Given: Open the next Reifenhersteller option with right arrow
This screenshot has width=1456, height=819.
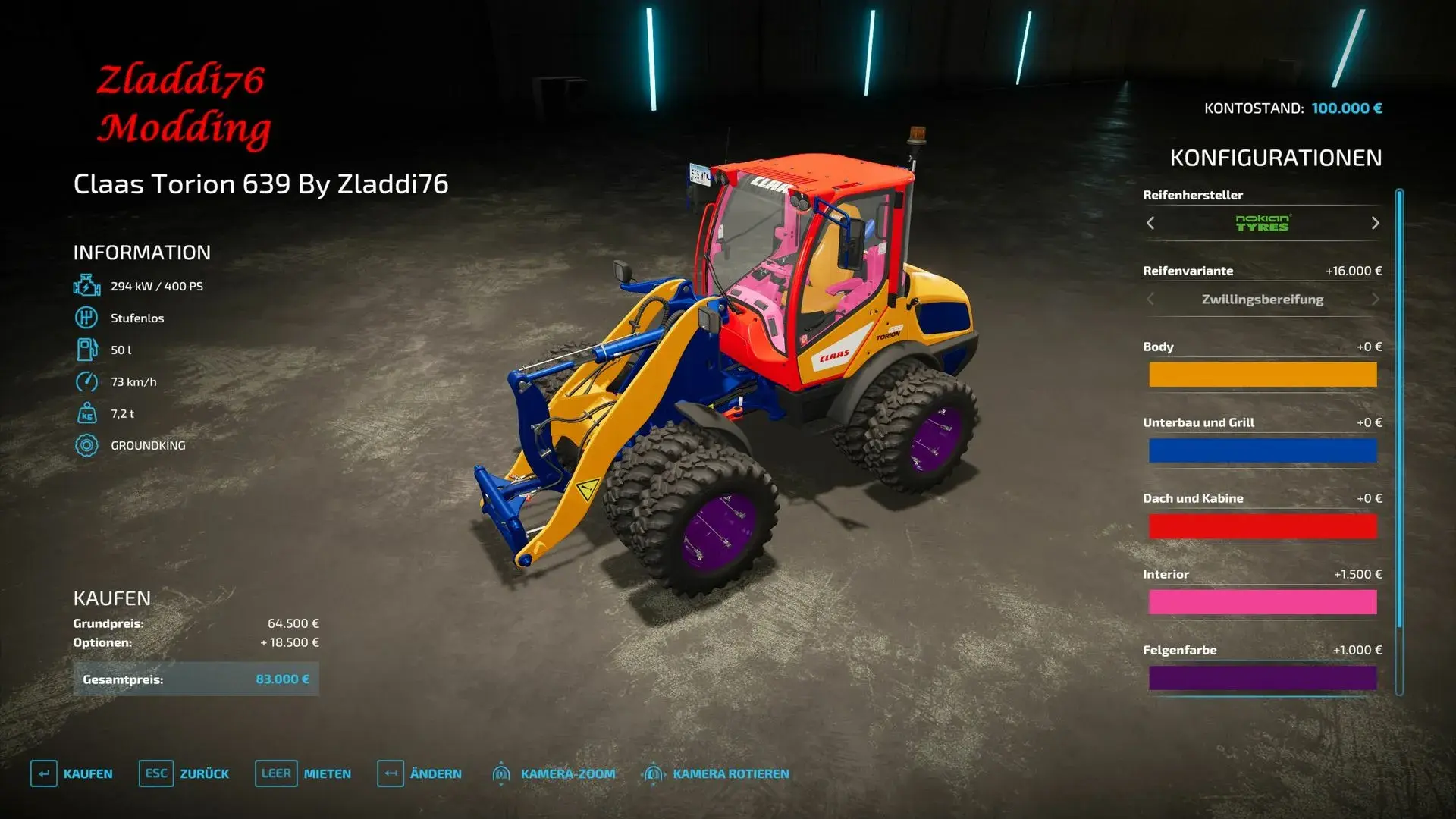Looking at the screenshot, I should coord(1374,224).
